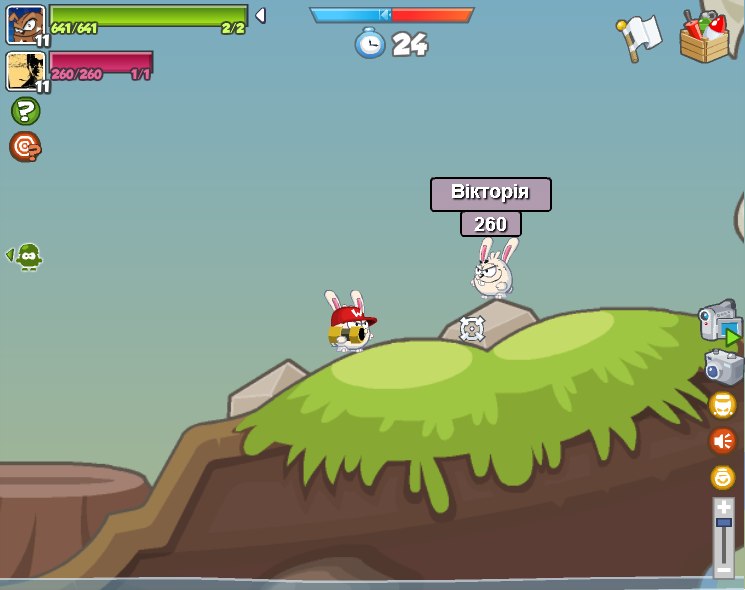Screen dimensions: 745x590
Task: Click the yellow masked face button
Action: (x=722, y=405)
